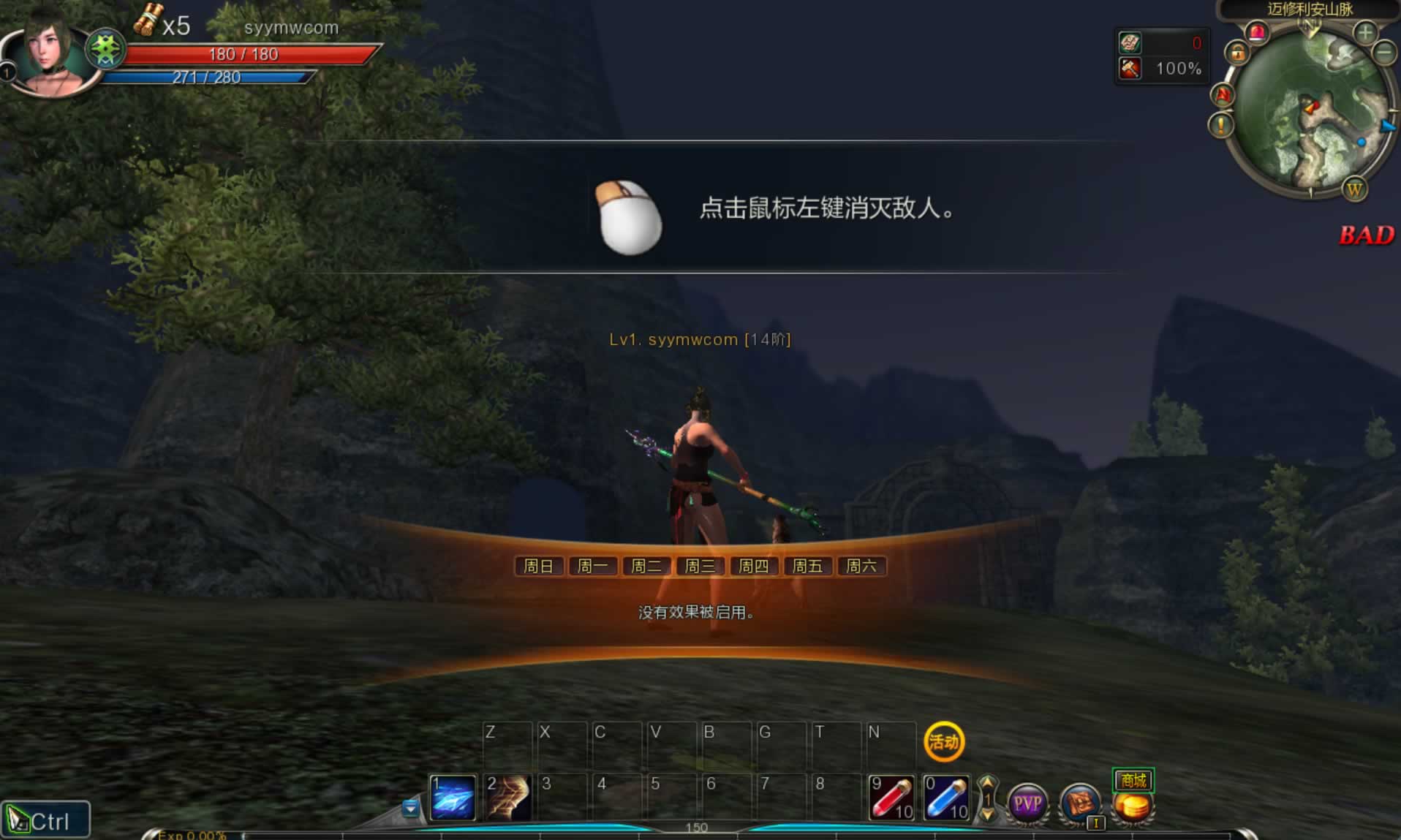The height and width of the screenshot is (840, 1401).
Task: Select 周三 in the weekday row
Action: pos(700,566)
